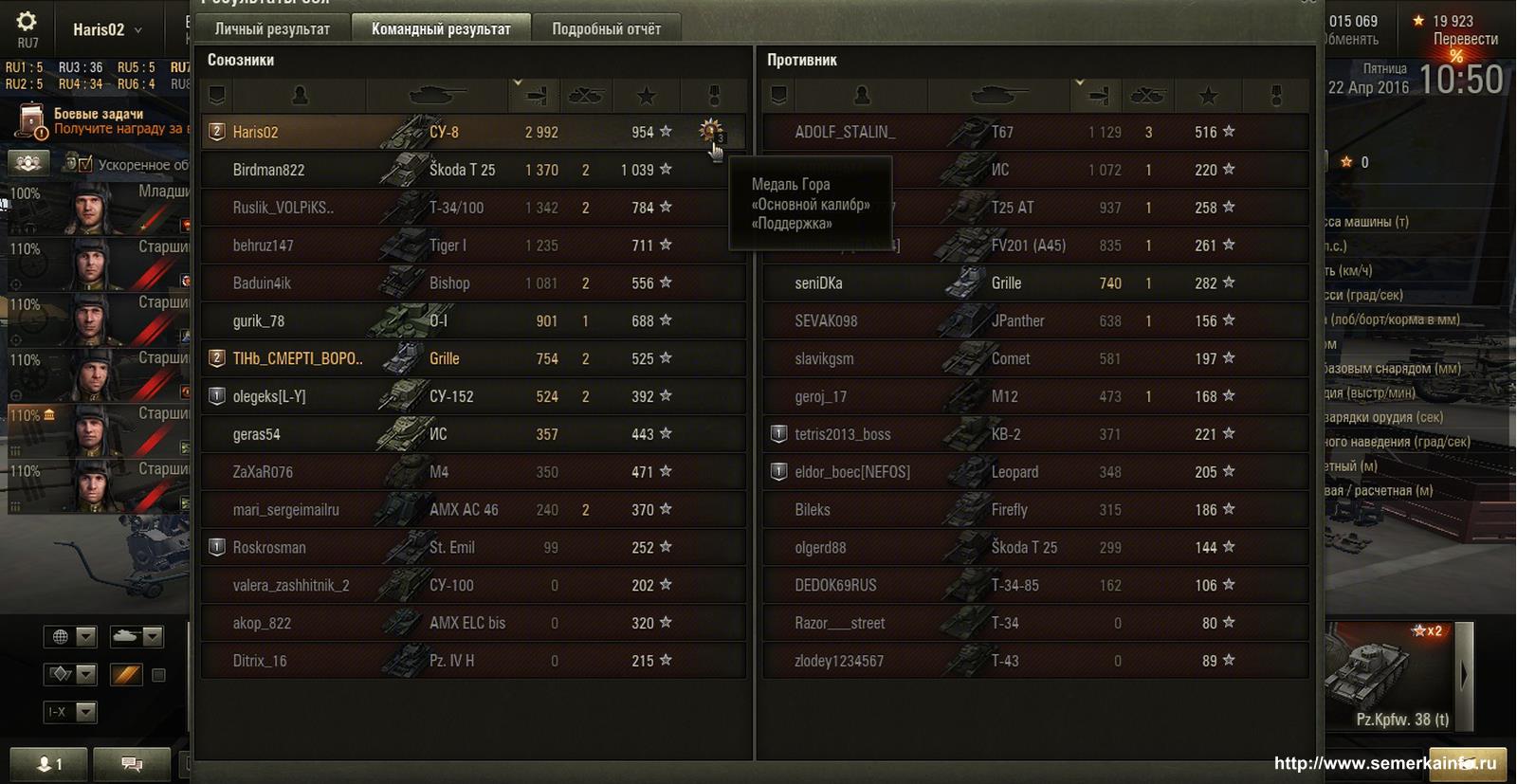The height and width of the screenshot is (784, 1517).
Task: Select the Командный результат tab
Action: click(441, 28)
